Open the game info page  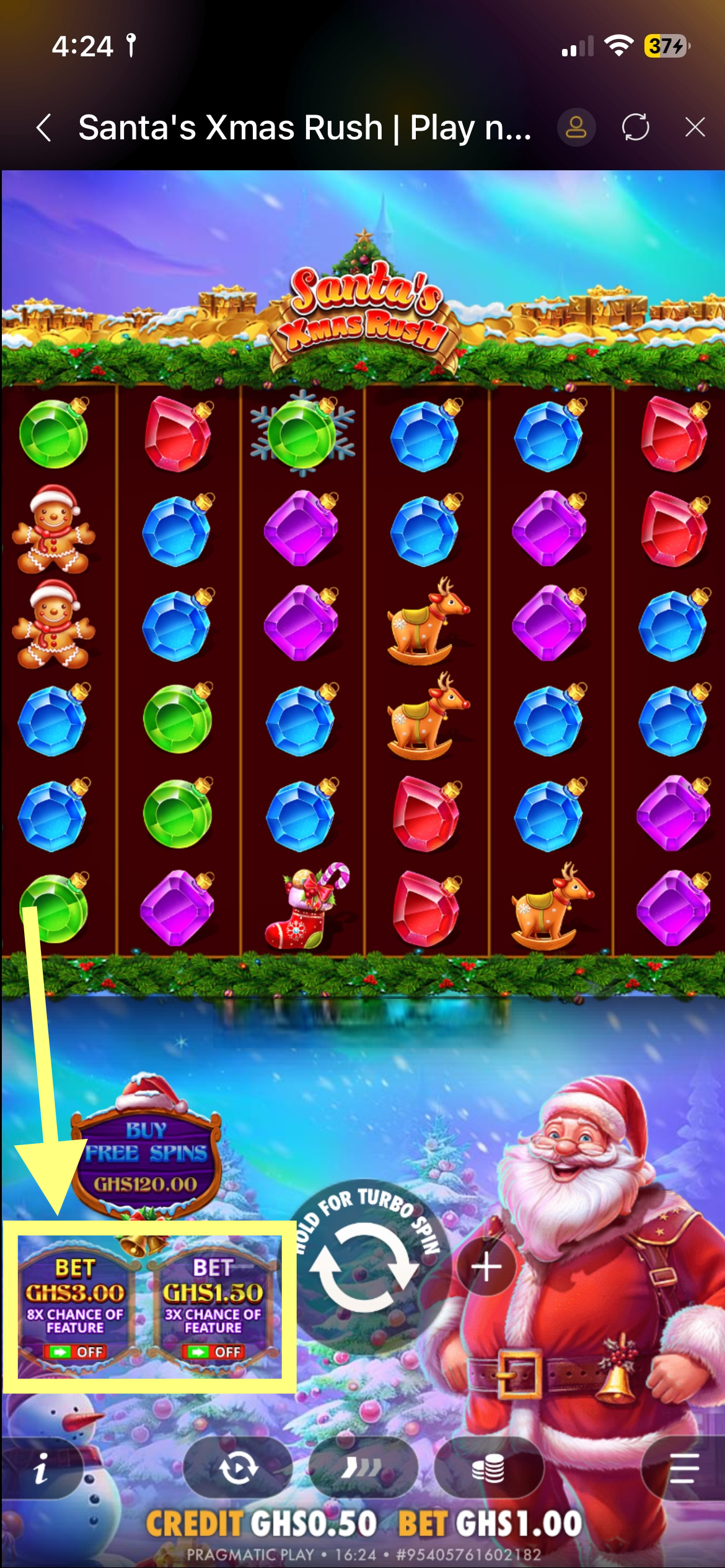pos(41,1469)
